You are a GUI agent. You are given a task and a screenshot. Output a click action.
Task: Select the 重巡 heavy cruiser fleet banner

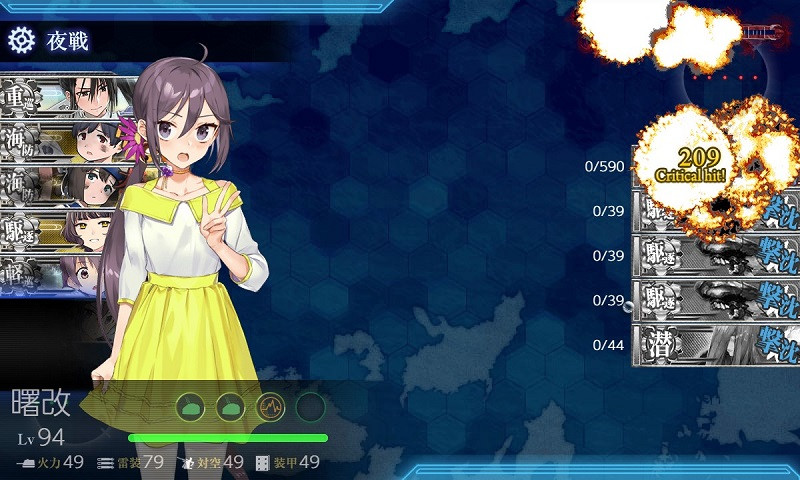pyautogui.click(x=60, y=97)
